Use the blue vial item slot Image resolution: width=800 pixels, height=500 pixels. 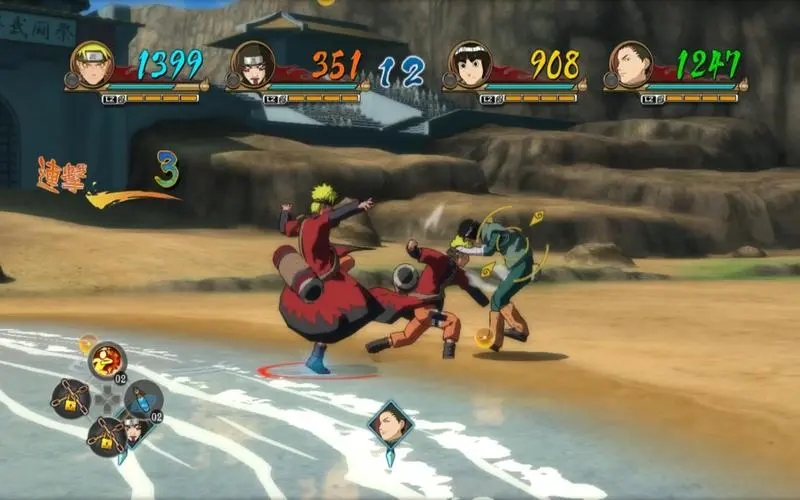pyautogui.click(x=144, y=398)
